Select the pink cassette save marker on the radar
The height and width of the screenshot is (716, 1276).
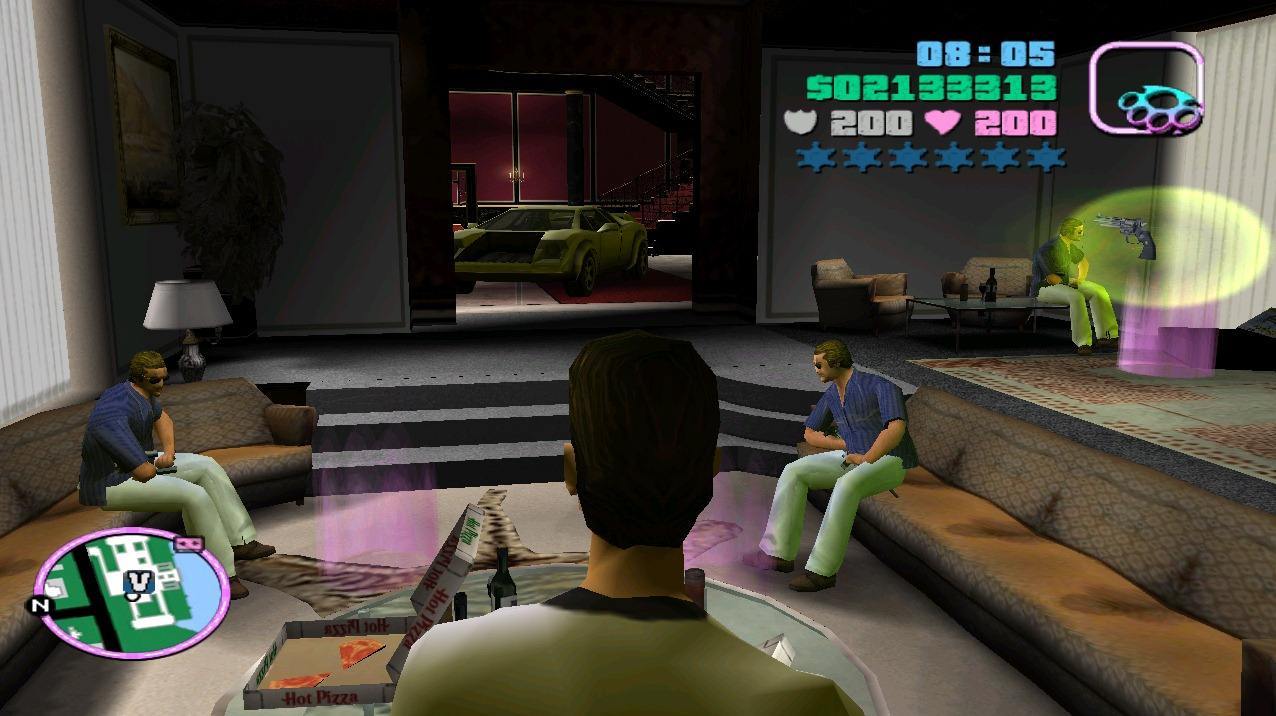tap(186, 543)
